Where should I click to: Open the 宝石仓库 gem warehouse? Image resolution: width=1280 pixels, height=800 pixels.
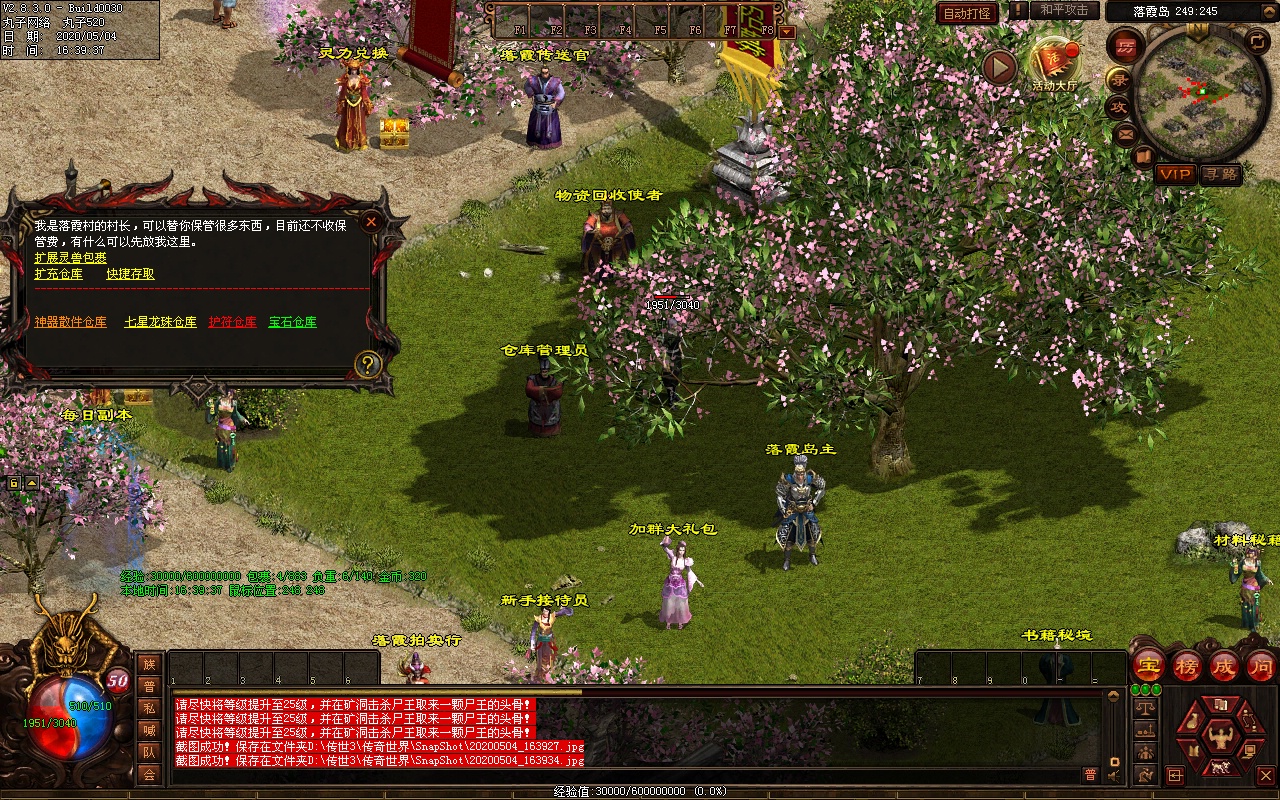pos(292,322)
